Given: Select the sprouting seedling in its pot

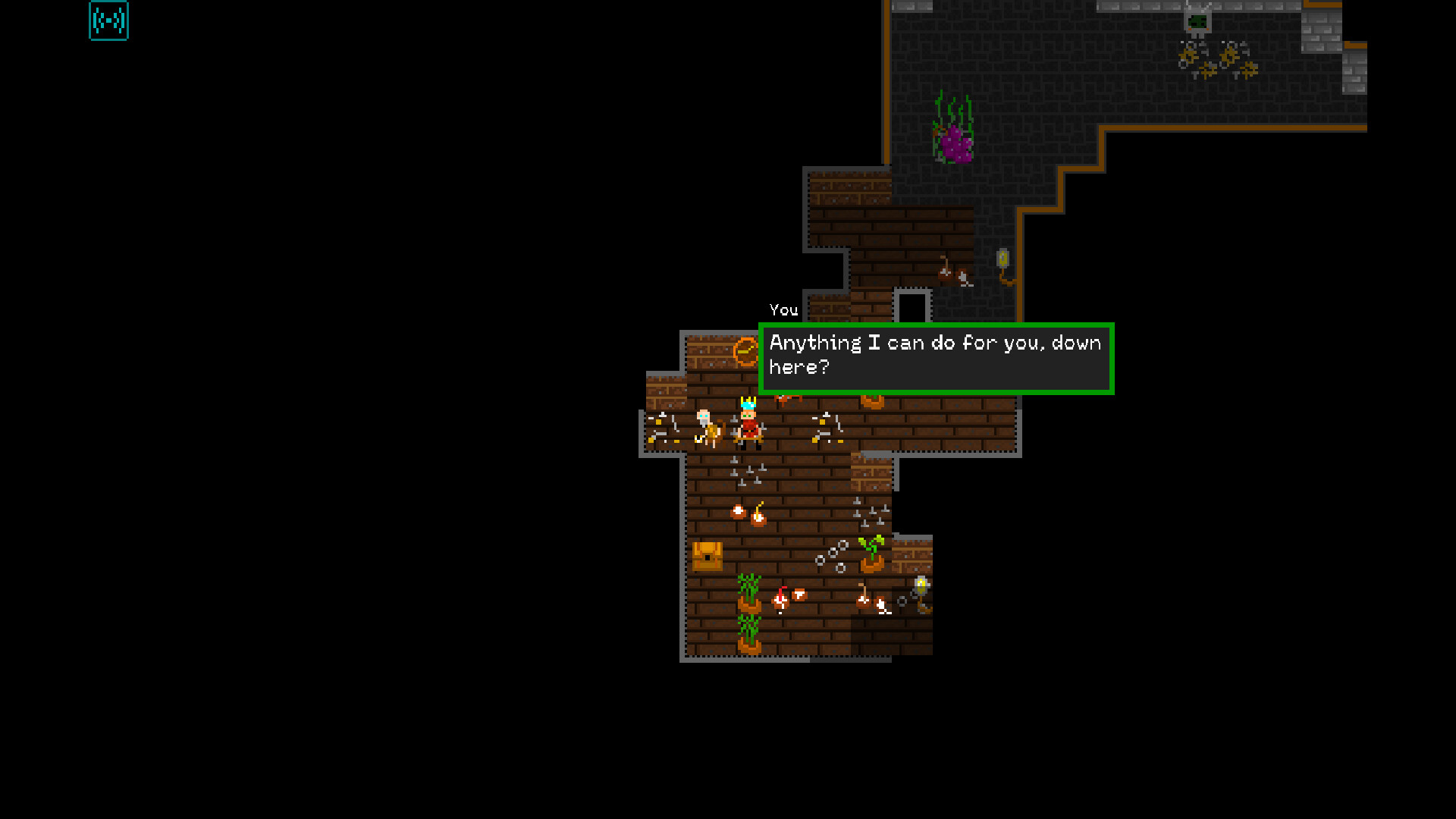Looking at the screenshot, I should tap(871, 551).
